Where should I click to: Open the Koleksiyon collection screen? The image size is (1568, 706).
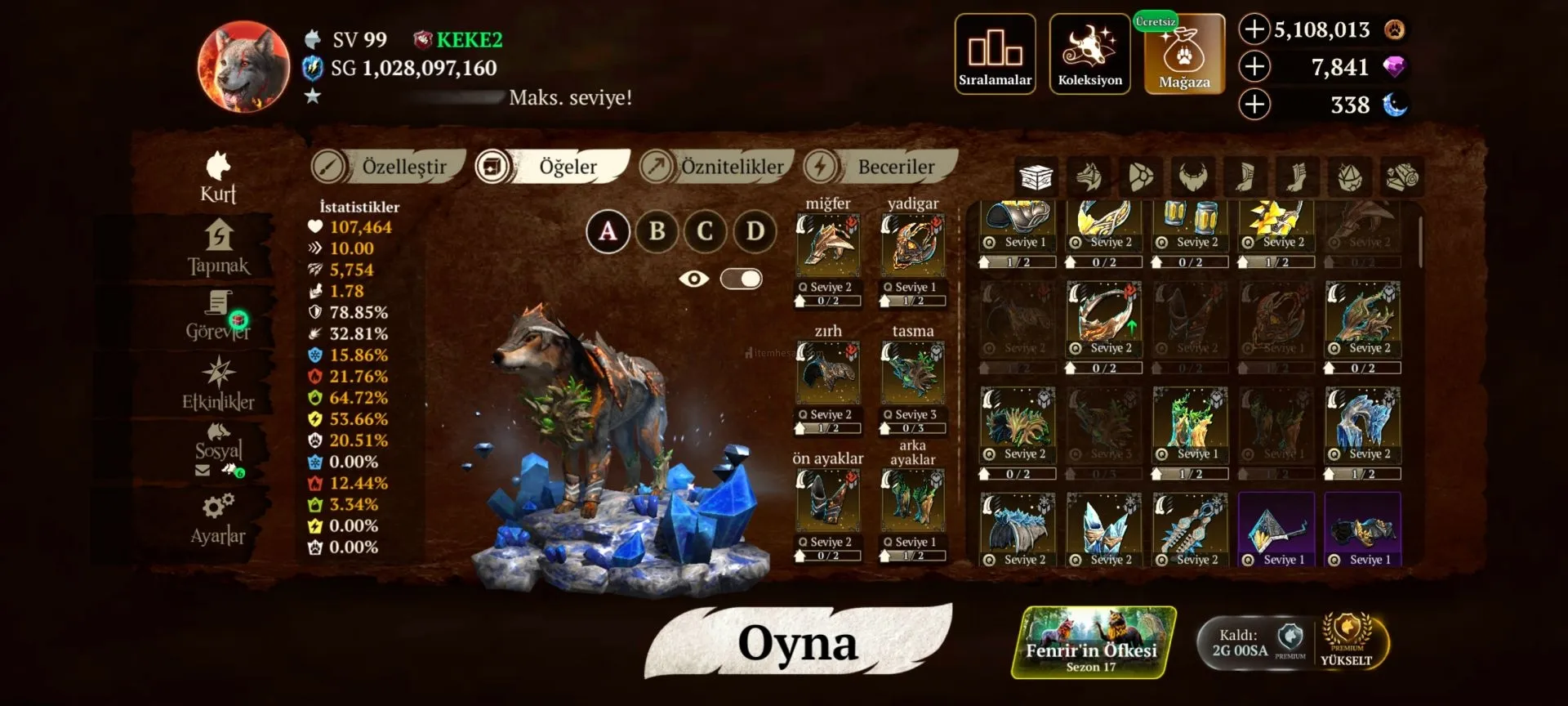pyautogui.click(x=1089, y=54)
